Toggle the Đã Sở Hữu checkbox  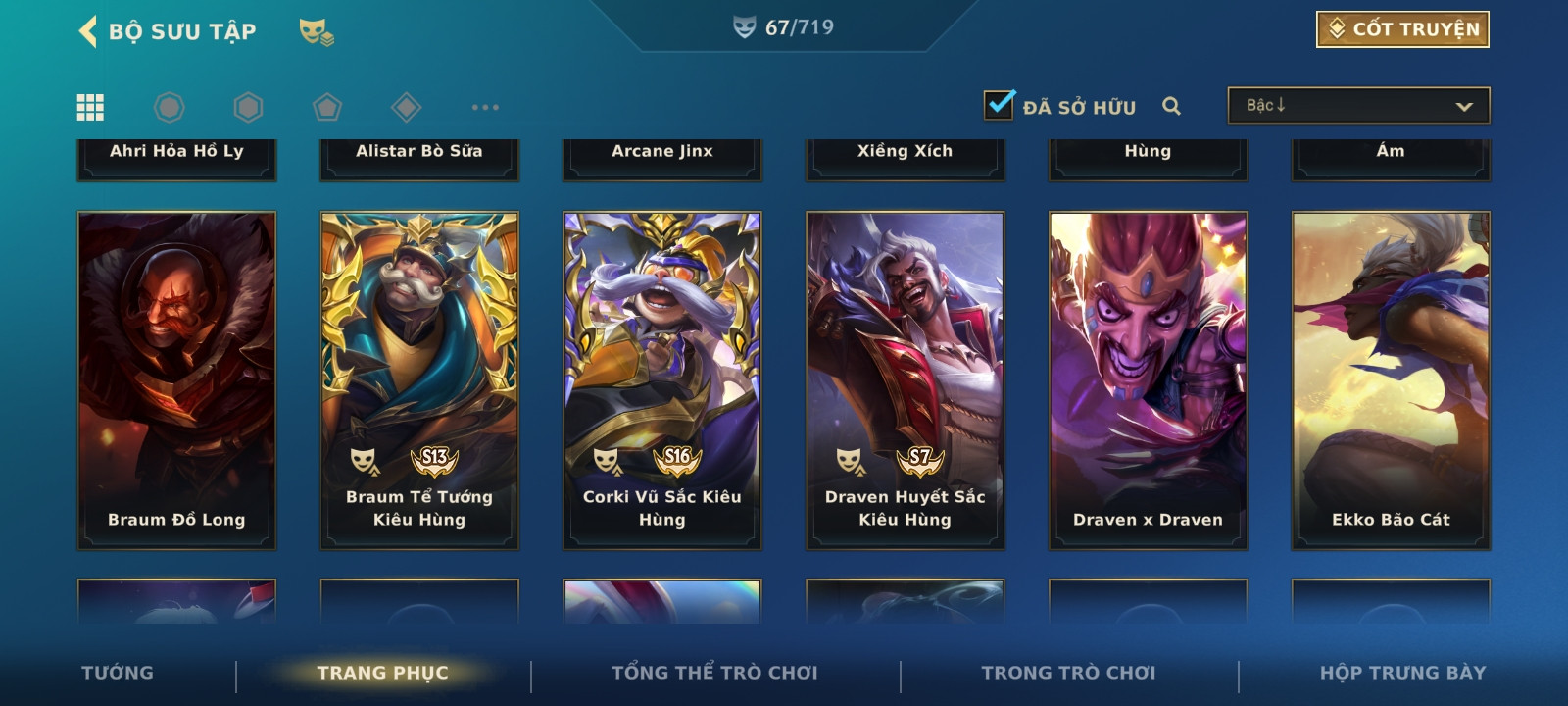[1000, 105]
